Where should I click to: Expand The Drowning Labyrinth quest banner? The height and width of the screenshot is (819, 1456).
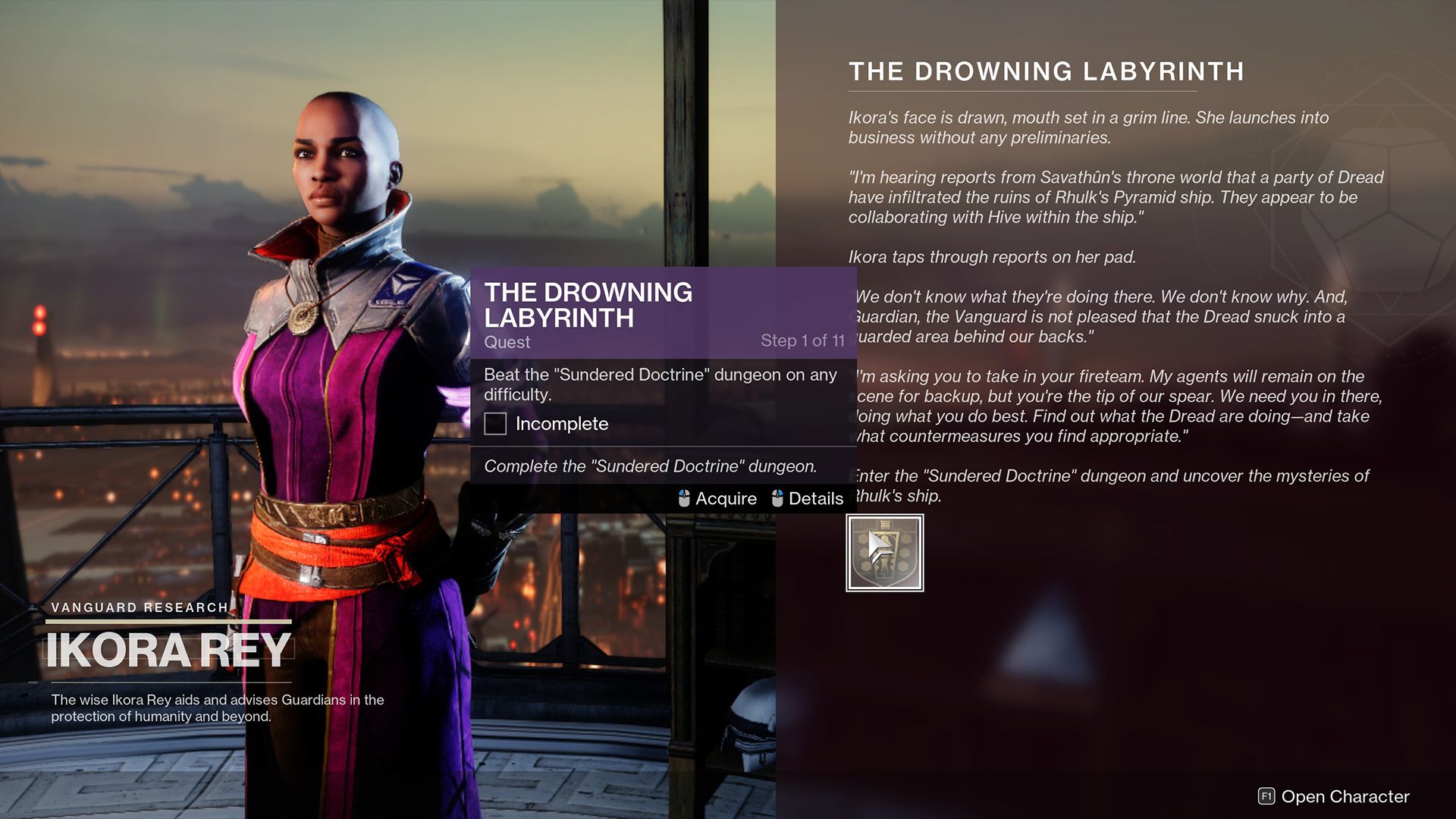(588, 305)
